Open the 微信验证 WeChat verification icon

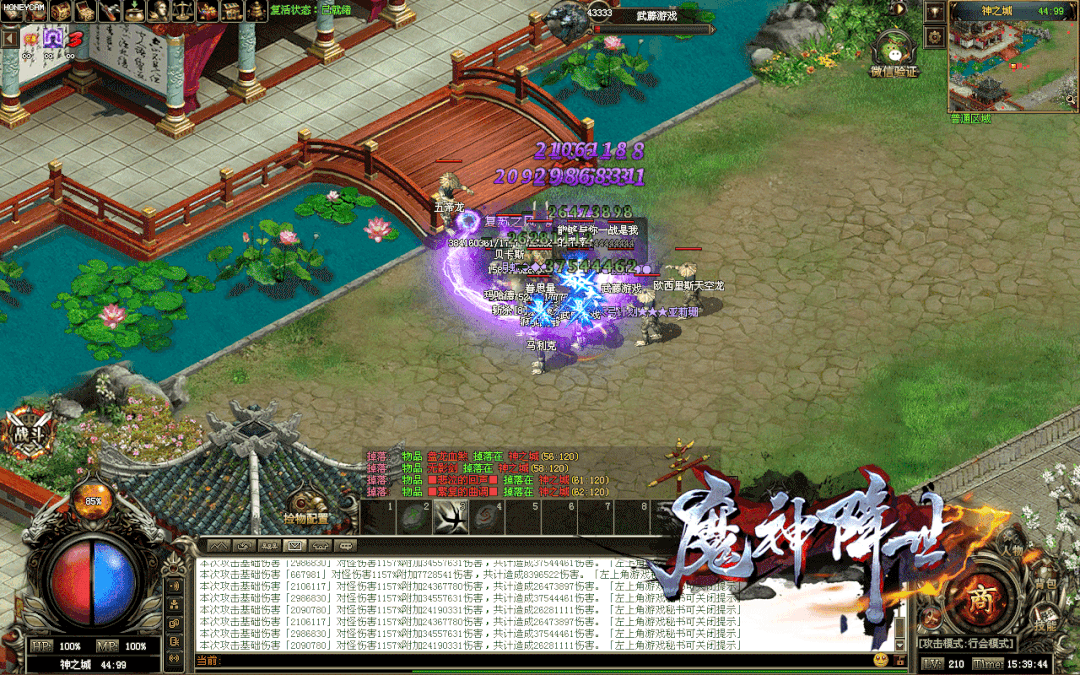892,52
